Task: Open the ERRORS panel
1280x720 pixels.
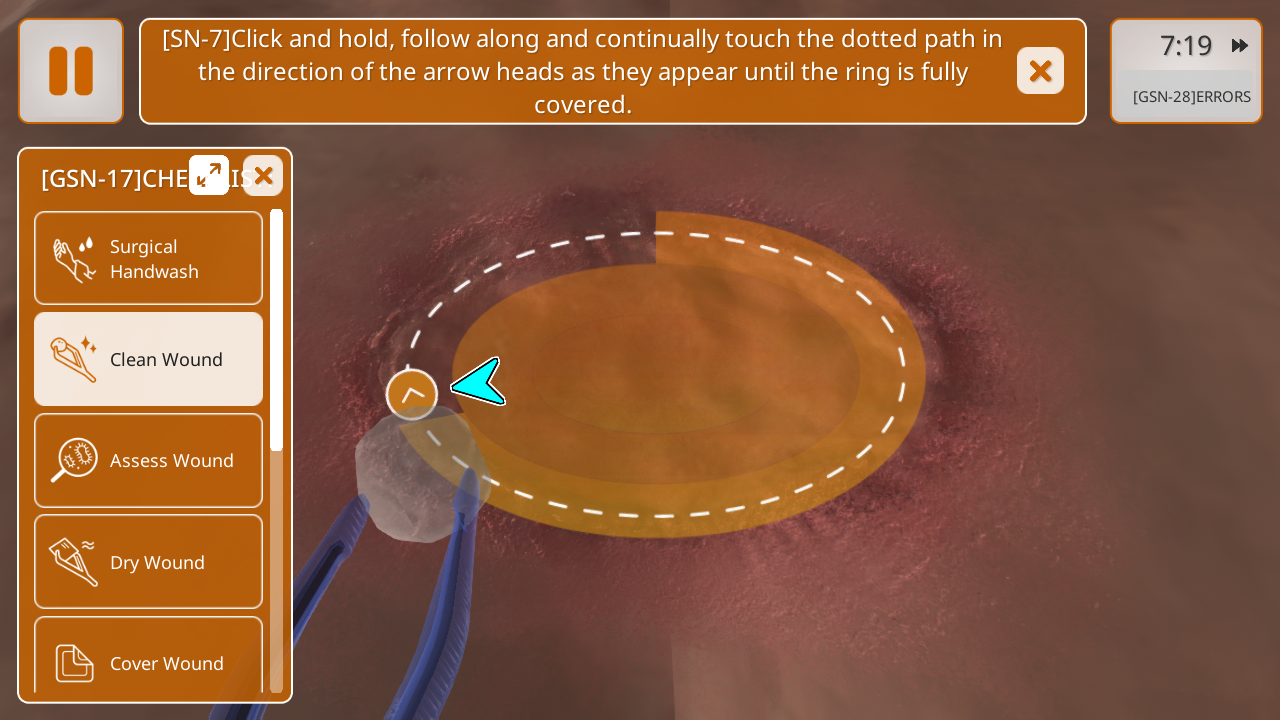Action: coord(1191,97)
